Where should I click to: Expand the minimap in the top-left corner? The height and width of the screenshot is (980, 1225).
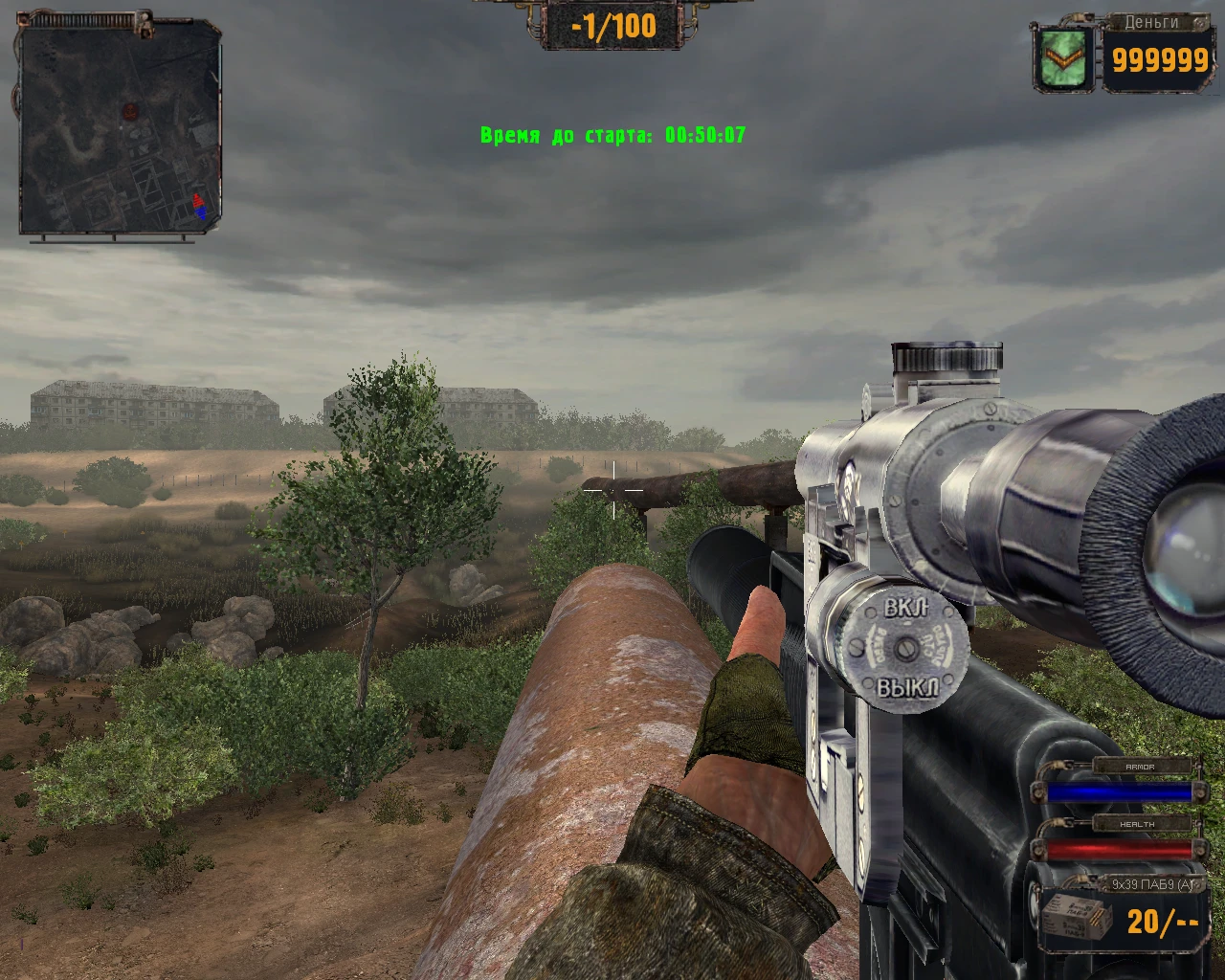(120, 124)
